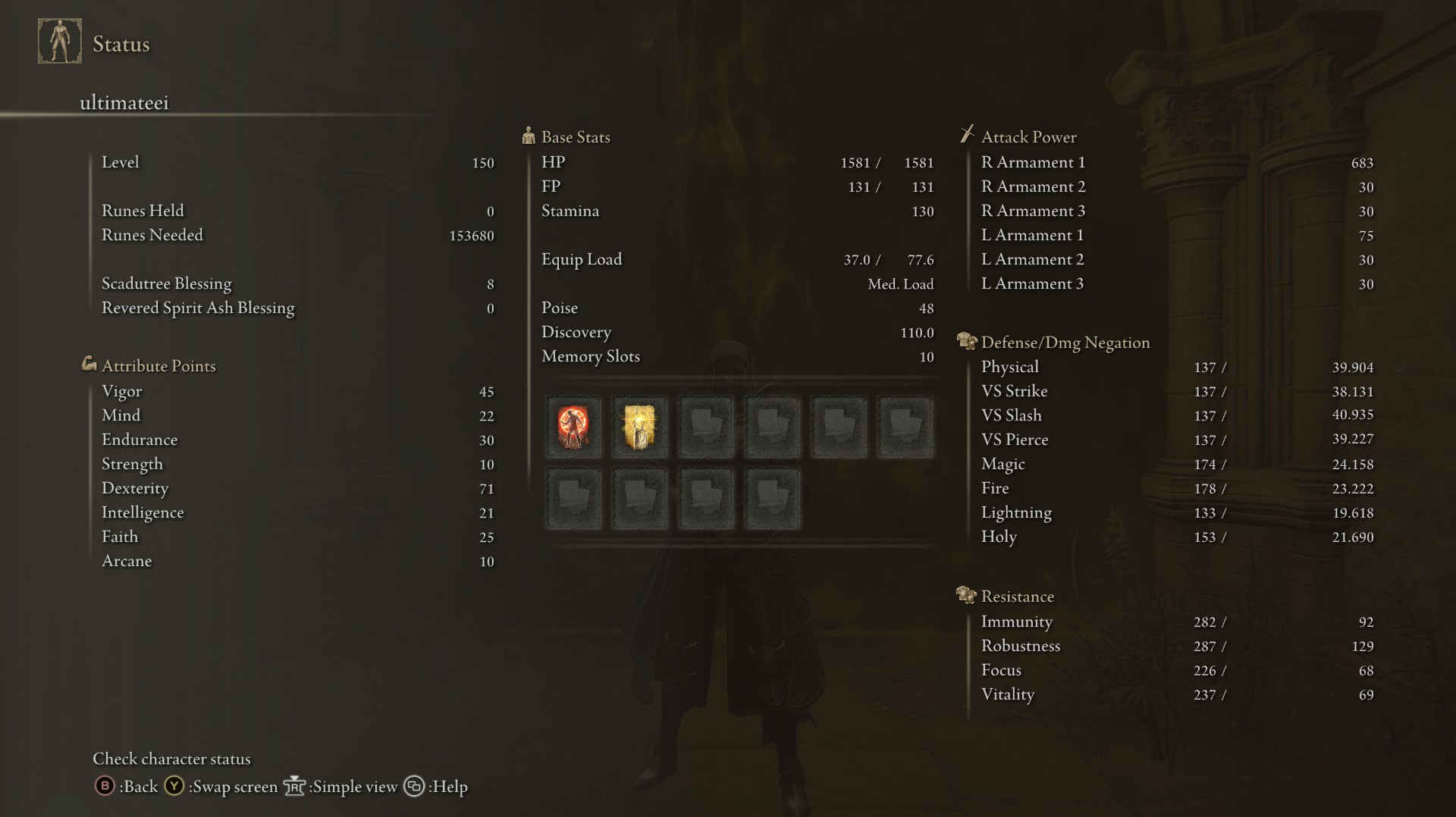Select the Golden Vow incantation slot
This screenshot has width=1456, height=817.
coord(639,427)
